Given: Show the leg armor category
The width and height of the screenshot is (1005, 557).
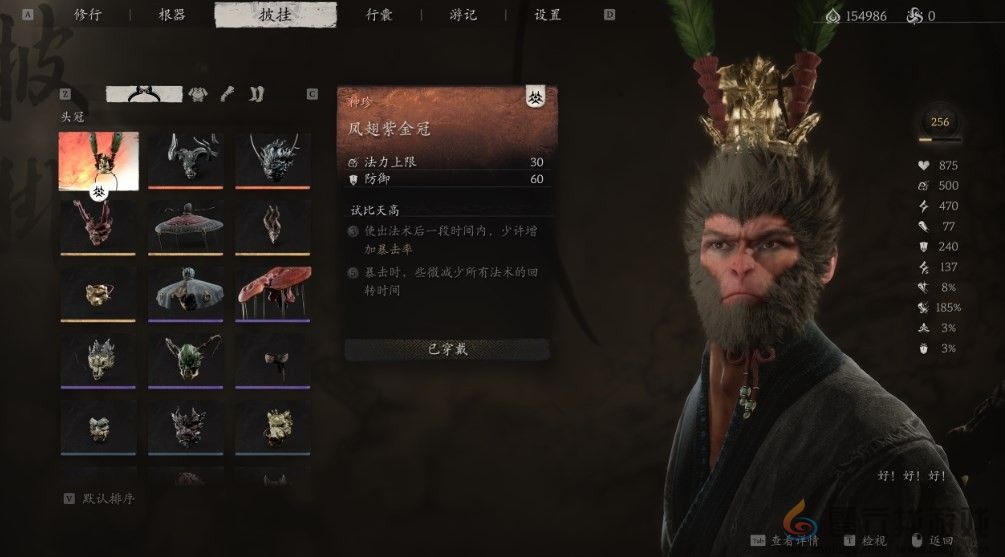Looking at the screenshot, I should 256,94.
